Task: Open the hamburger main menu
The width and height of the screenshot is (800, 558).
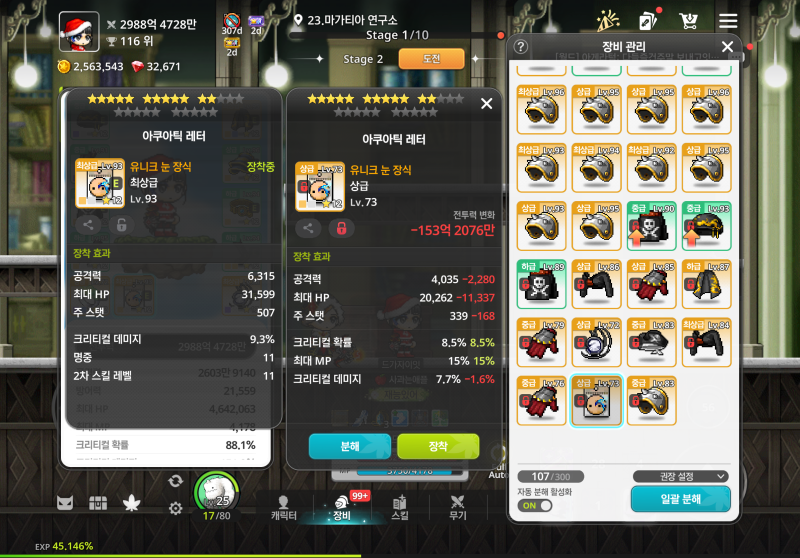Action: click(x=728, y=21)
